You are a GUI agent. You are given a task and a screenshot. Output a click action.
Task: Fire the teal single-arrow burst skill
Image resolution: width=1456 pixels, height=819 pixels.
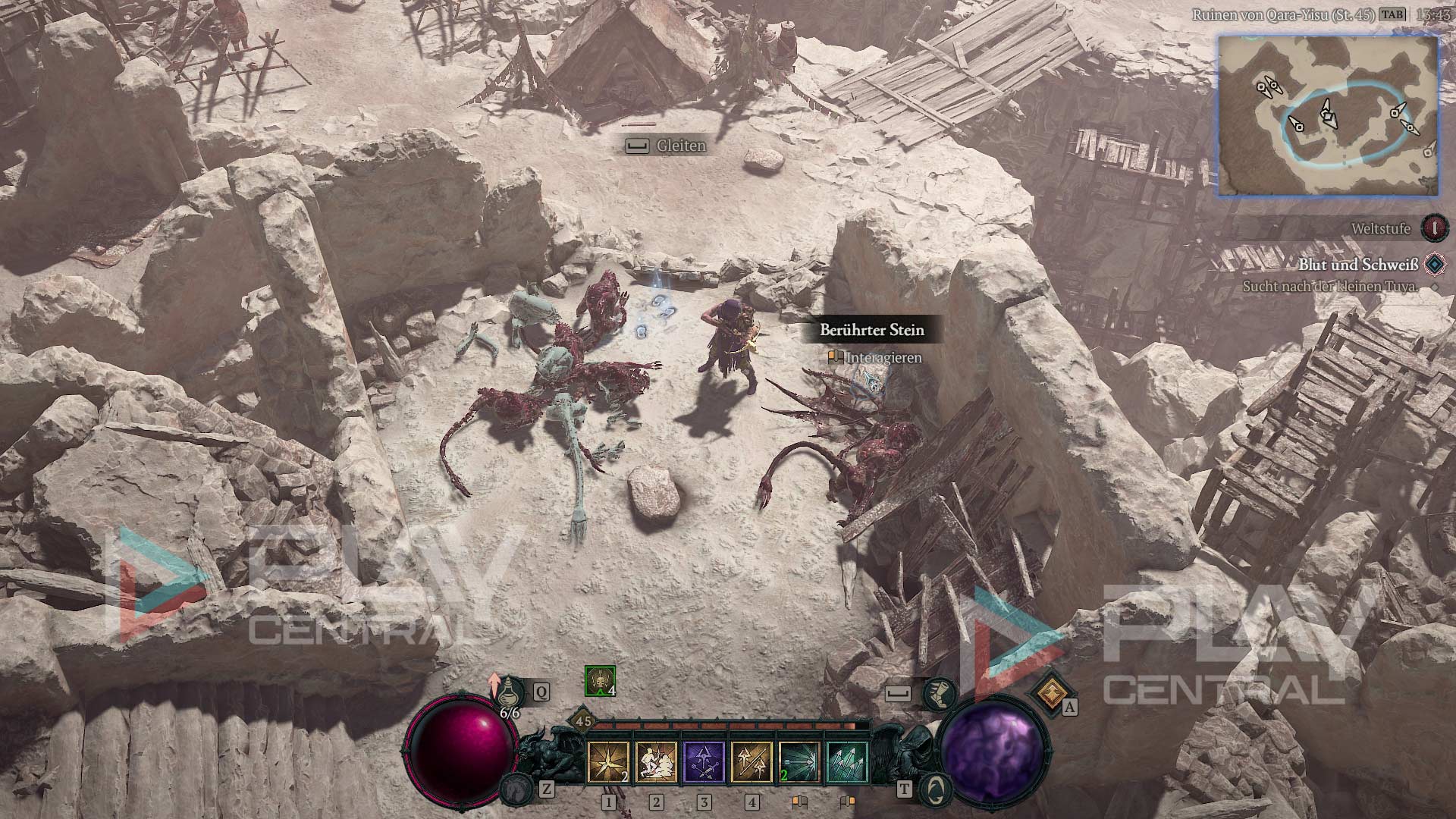pyautogui.click(x=799, y=762)
